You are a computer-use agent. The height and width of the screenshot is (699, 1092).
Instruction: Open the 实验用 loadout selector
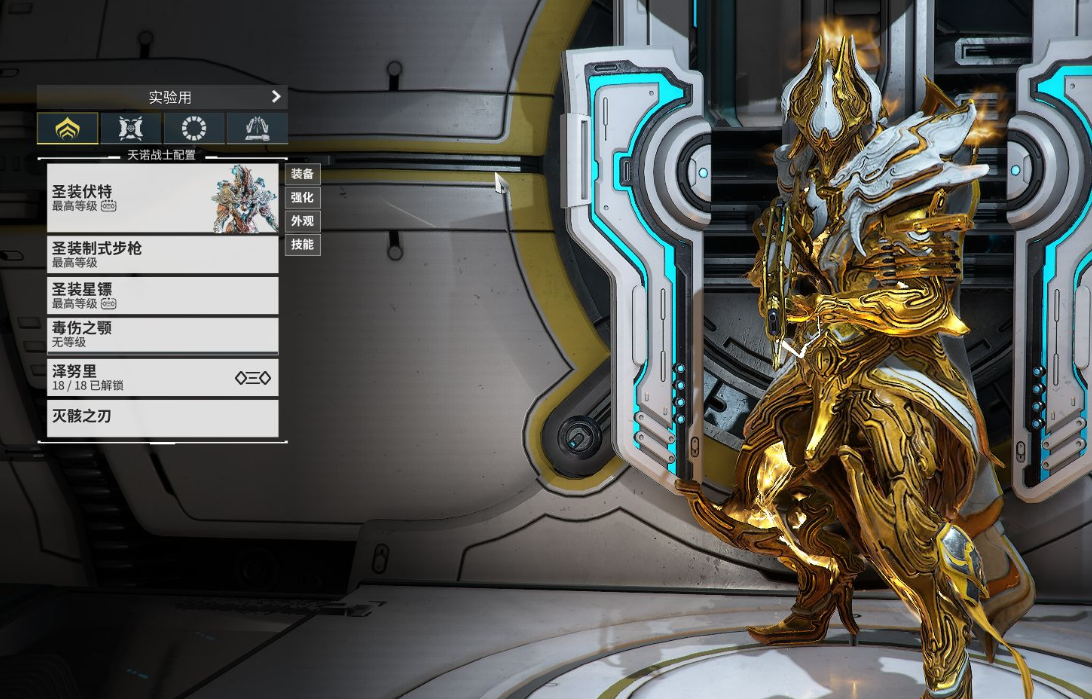pyautogui.click(x=162, y=97)
